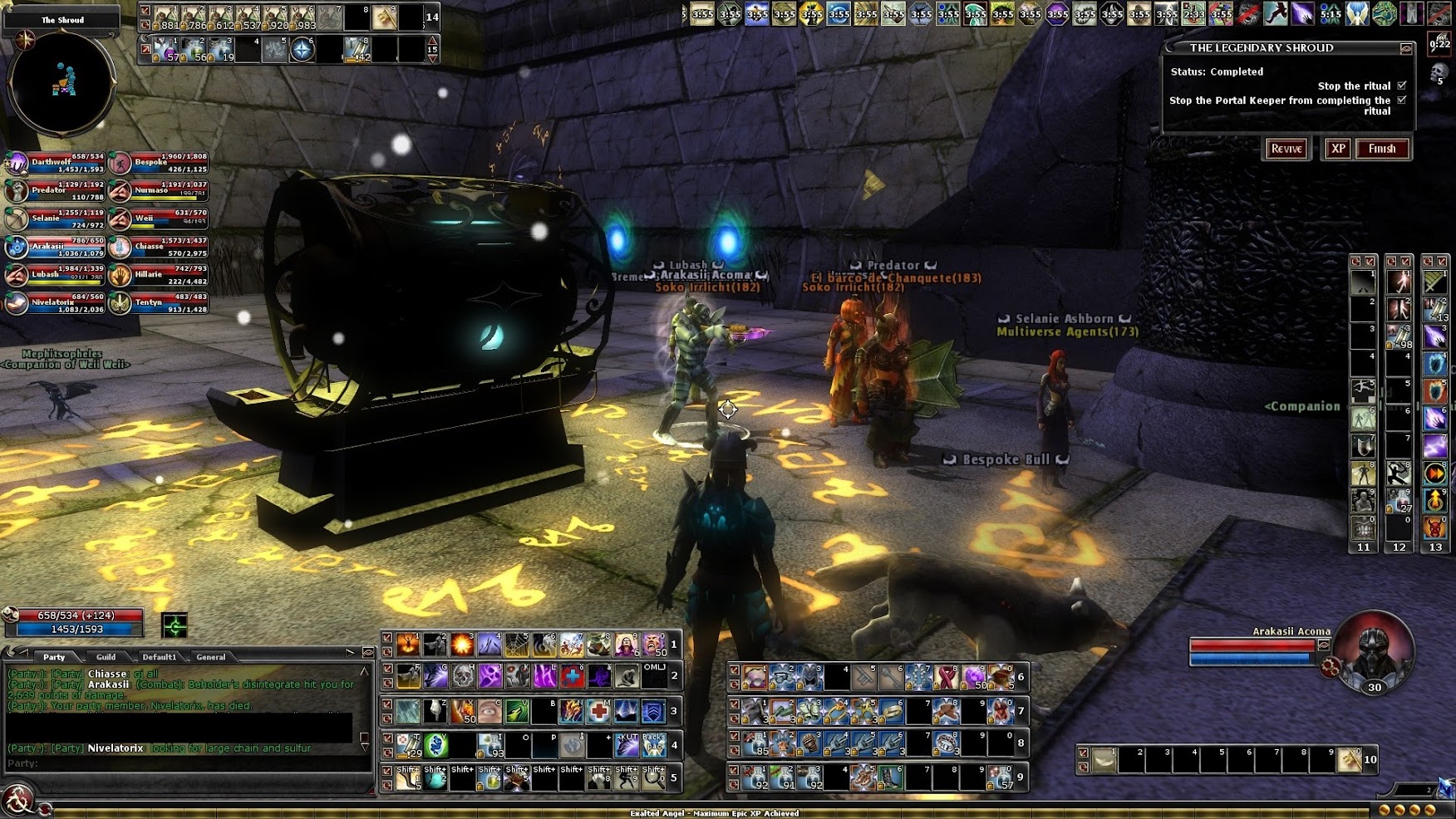Switch to the Guild chat tab

click(x=106, y=657)
